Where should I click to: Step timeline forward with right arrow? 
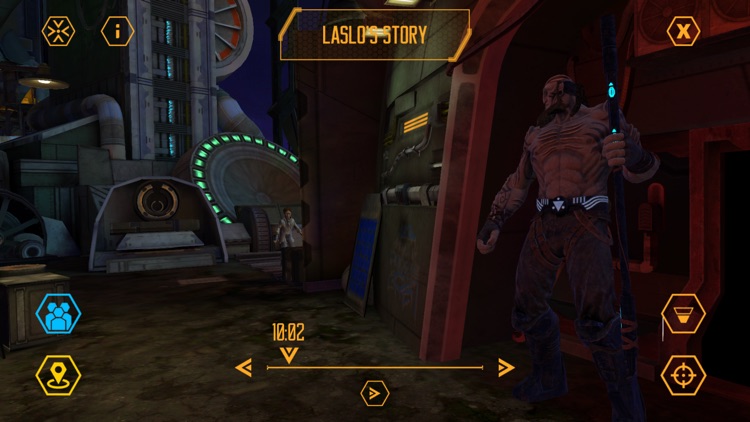coord(506,368)
